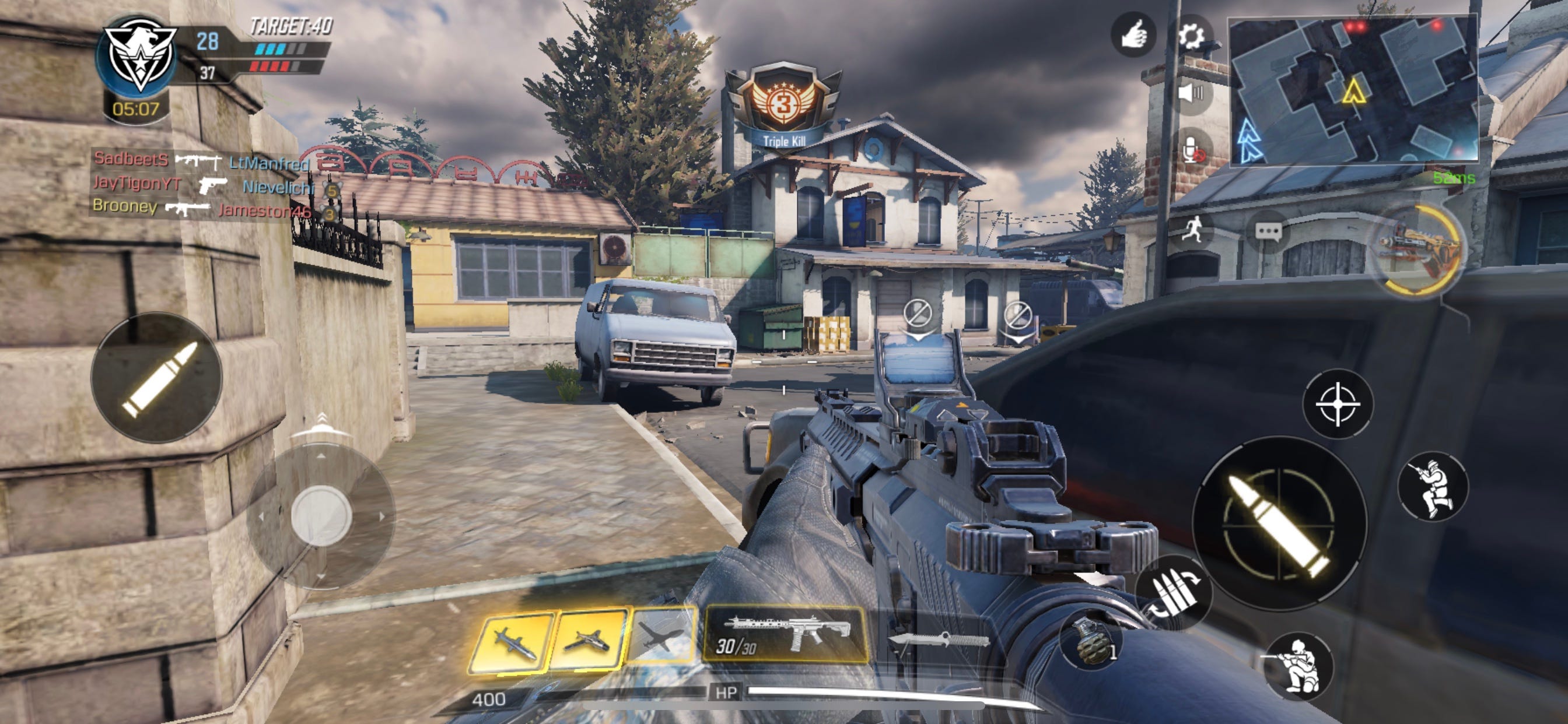Tap the aim-down-sights crosshair button
The width and height of the screenshot is (1568, 724).
(1338, 403)
